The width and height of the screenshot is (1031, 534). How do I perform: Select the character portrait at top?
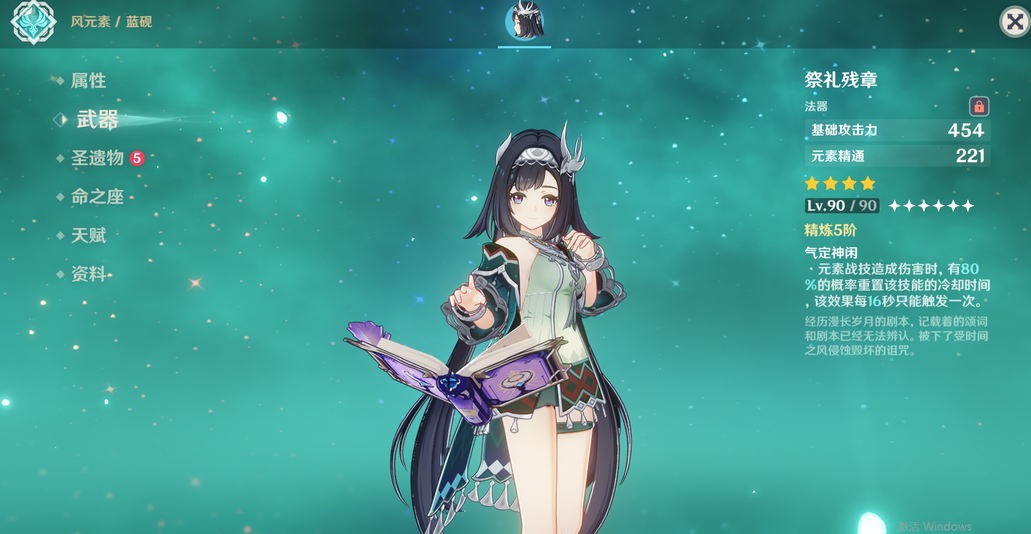click(524, 21)
